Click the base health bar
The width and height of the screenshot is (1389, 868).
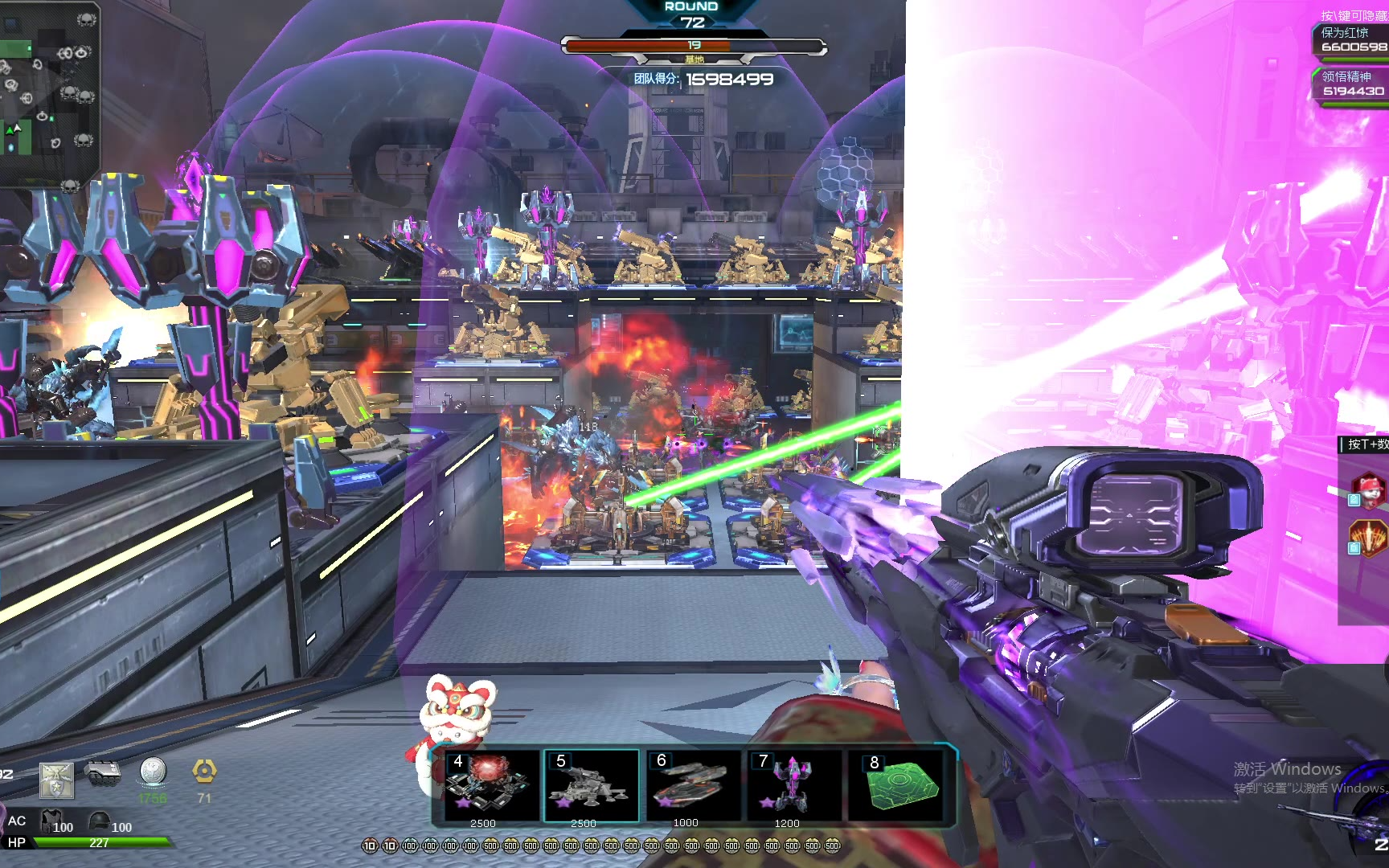click(694, 46)
